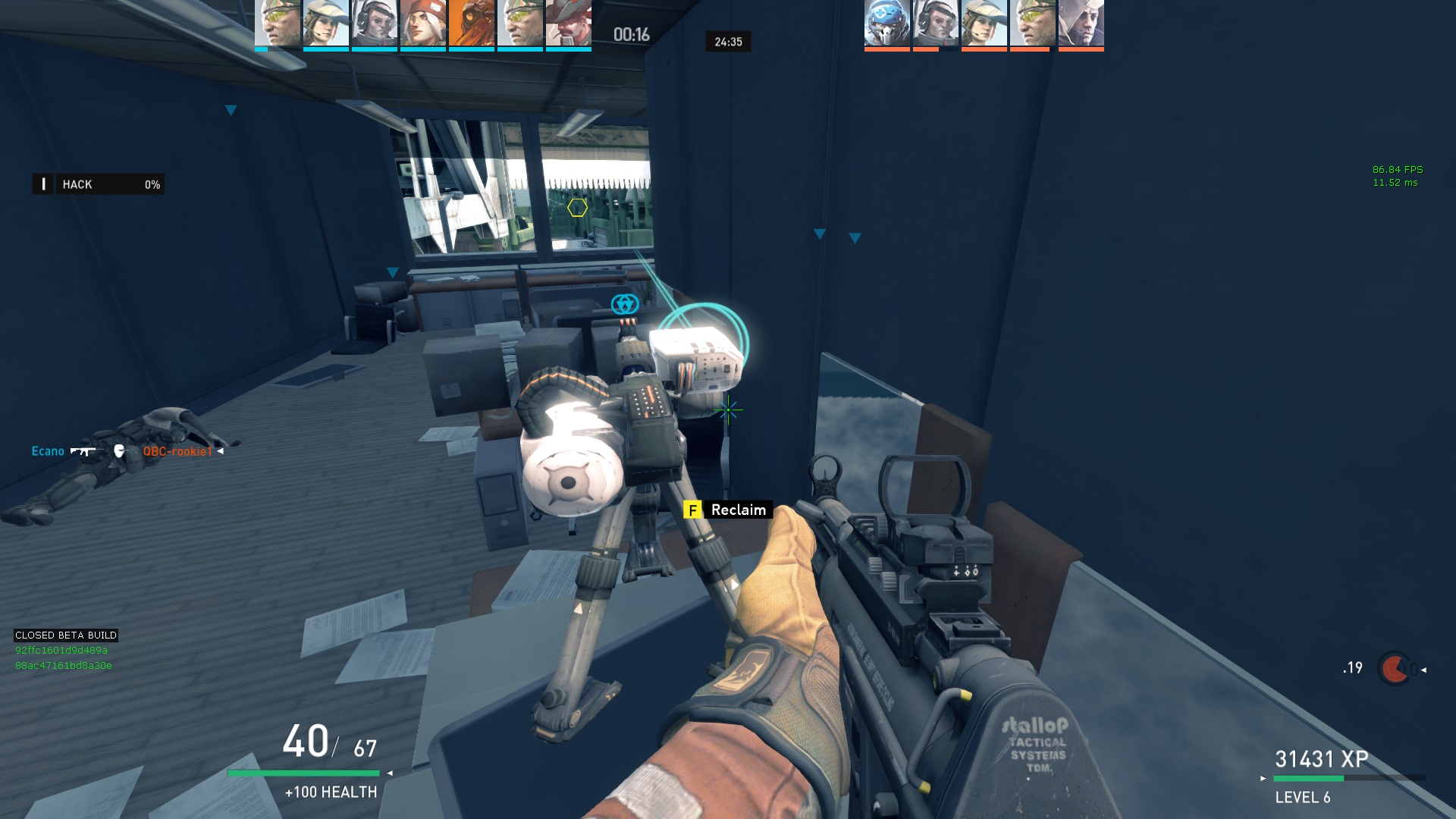Select the cowboy-hat mustached mercenary portrait
Viewport: 1456px width, 819px height.
568,24
